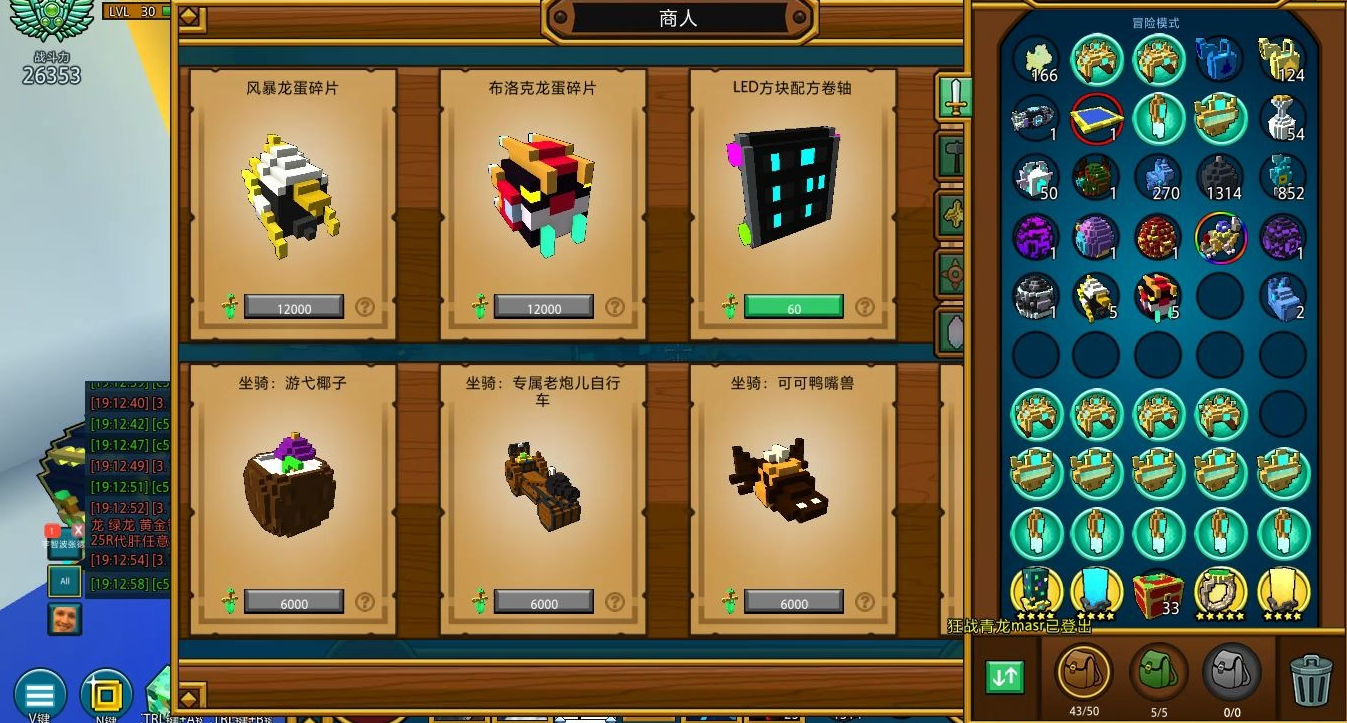Click the green sort inventory button

coord(1004,677)
